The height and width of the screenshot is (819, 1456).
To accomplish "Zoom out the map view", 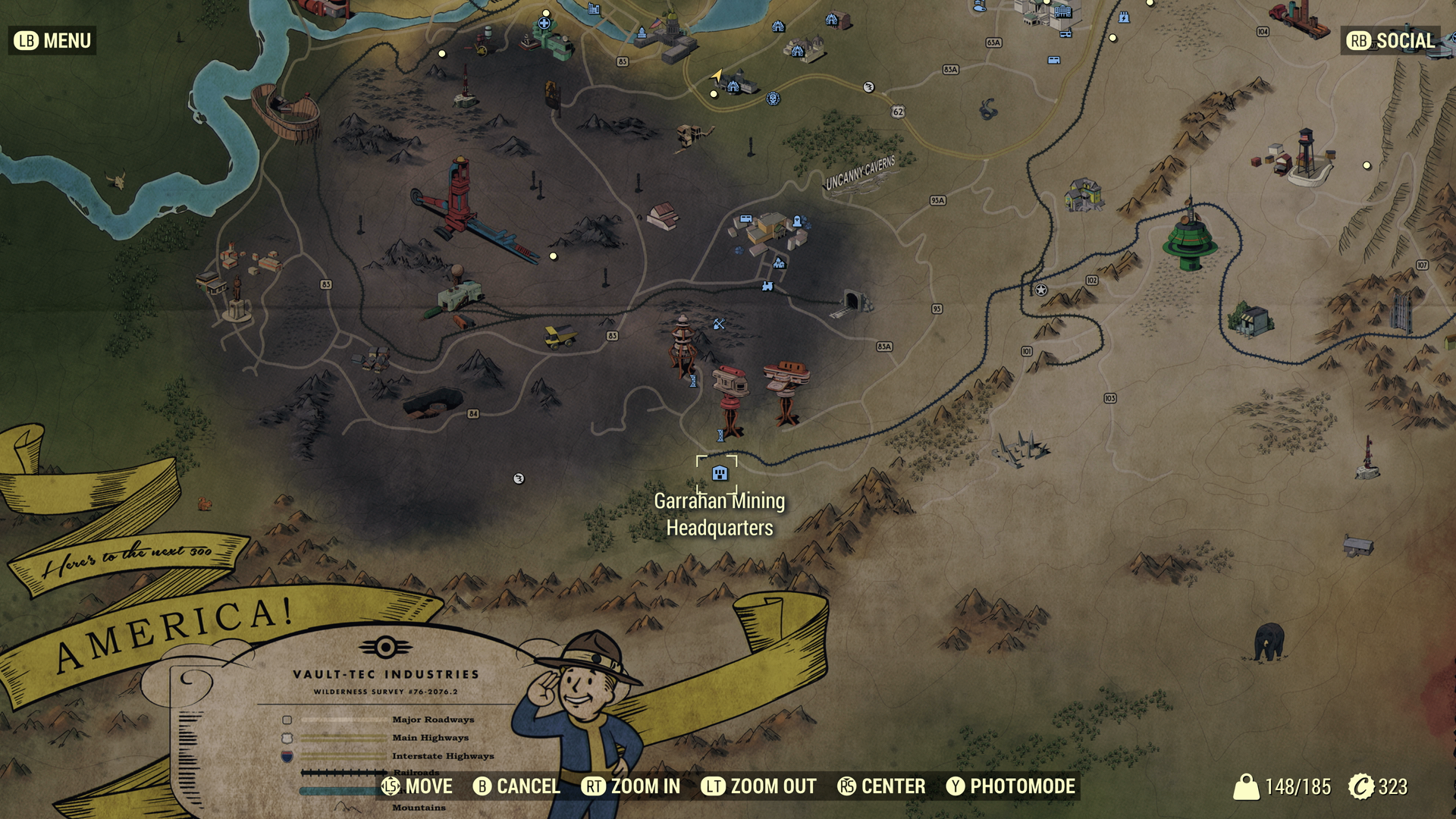I will 758,786.
